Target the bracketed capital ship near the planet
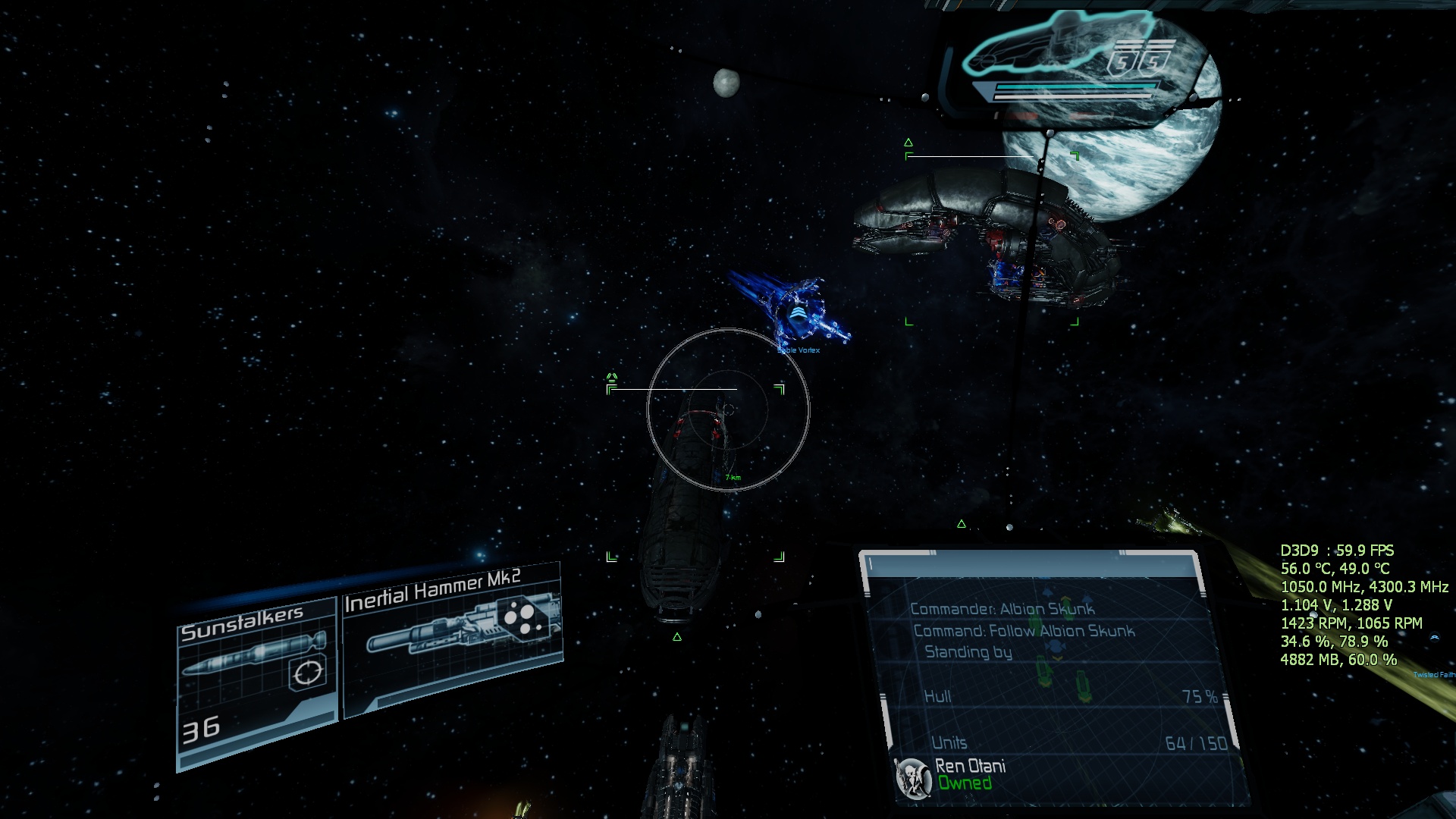Screen dimensions: 1456x819 coord(990,239)
